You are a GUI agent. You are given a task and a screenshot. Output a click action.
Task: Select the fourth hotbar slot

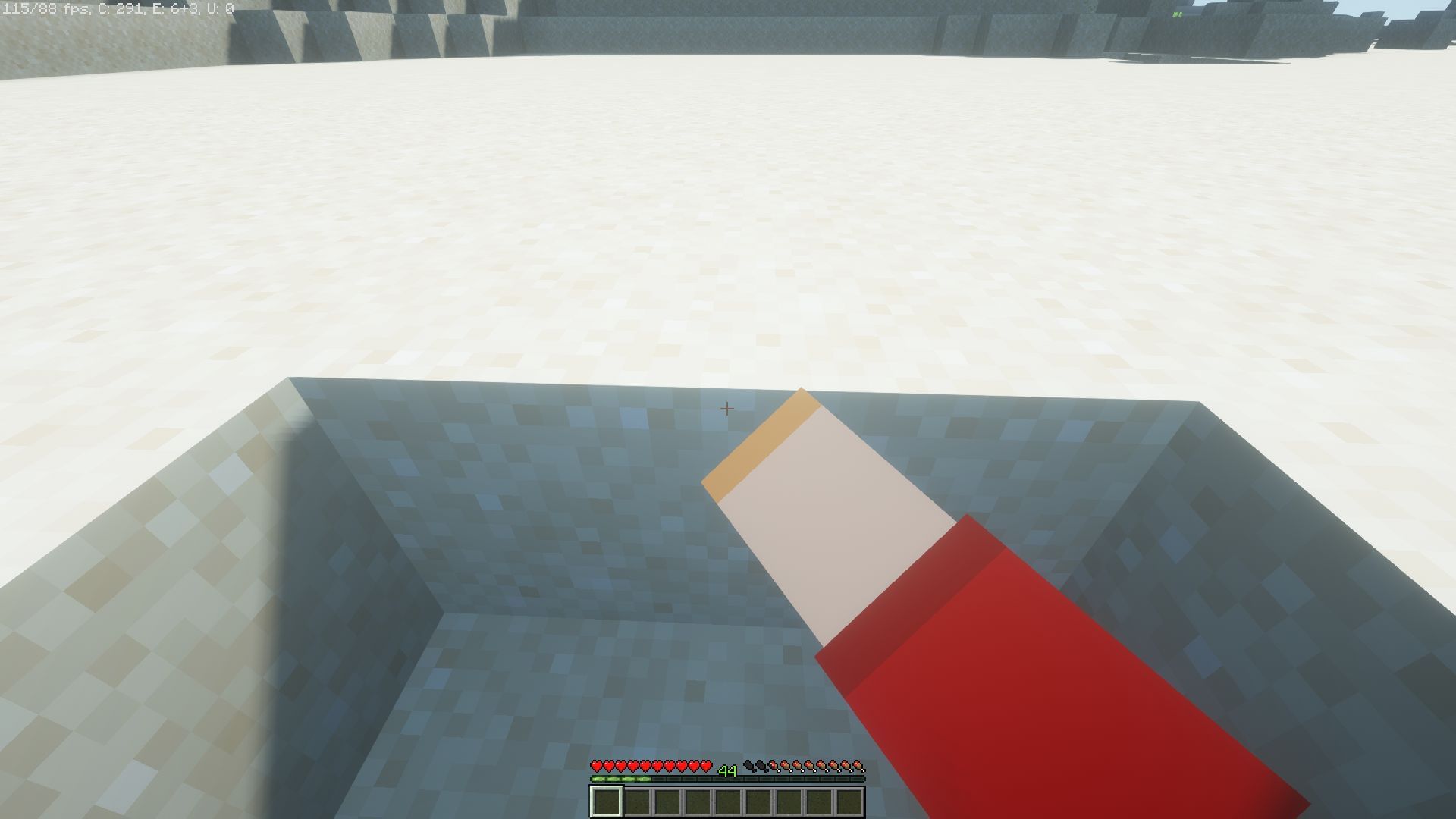tap(698, 802)
